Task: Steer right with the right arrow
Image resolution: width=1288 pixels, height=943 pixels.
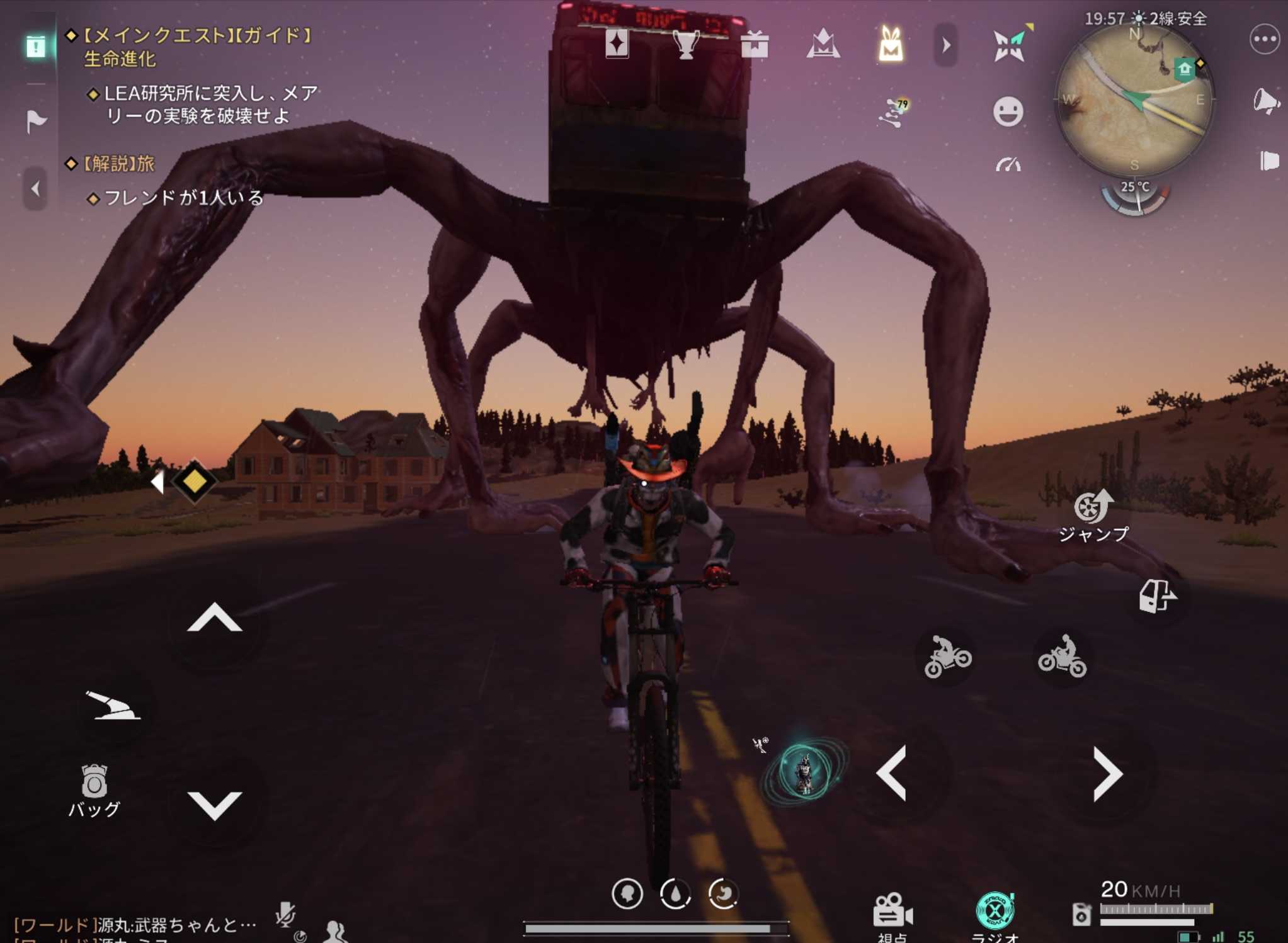Action: (x=1107, y=774)
